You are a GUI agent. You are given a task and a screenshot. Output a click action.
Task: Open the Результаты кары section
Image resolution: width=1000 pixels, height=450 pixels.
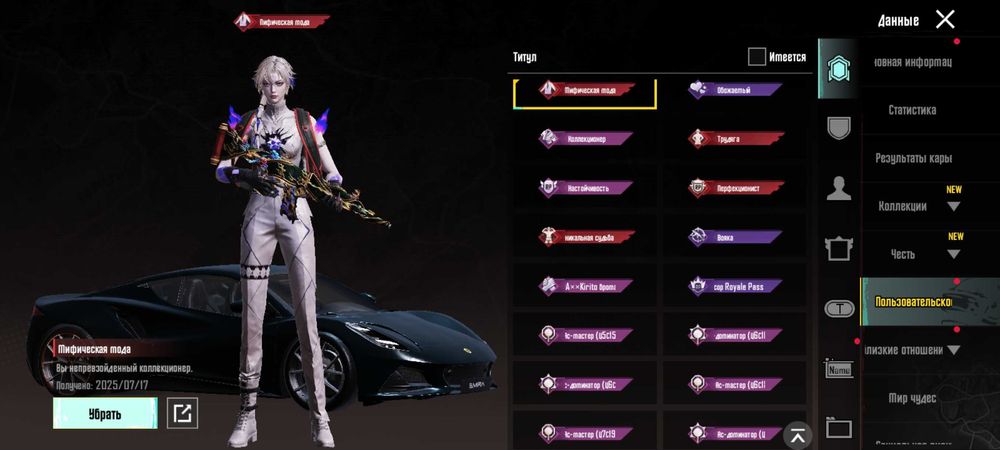click(x=913, y=158)
